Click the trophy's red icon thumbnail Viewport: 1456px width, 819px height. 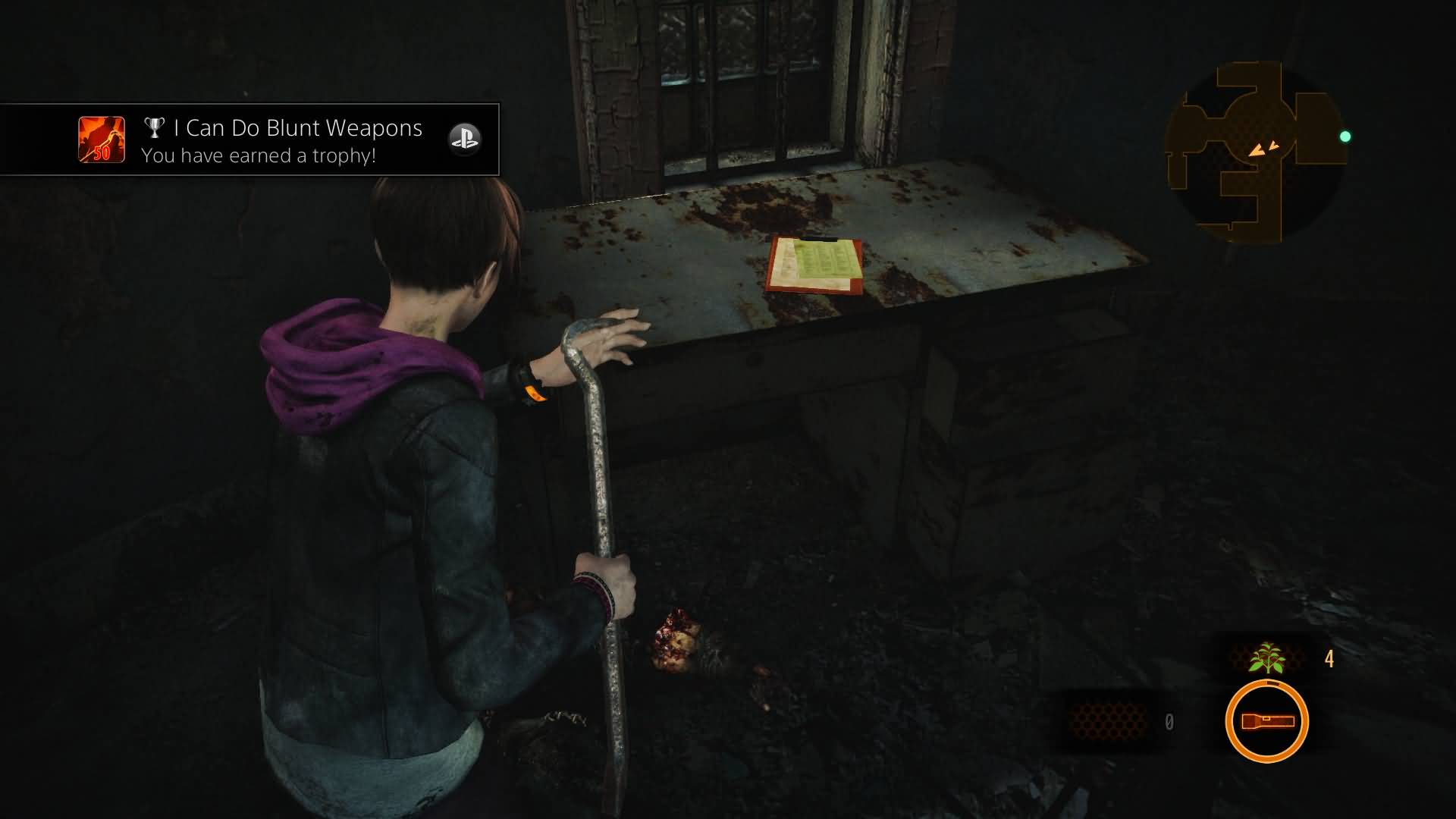click(x=102, y=140)
